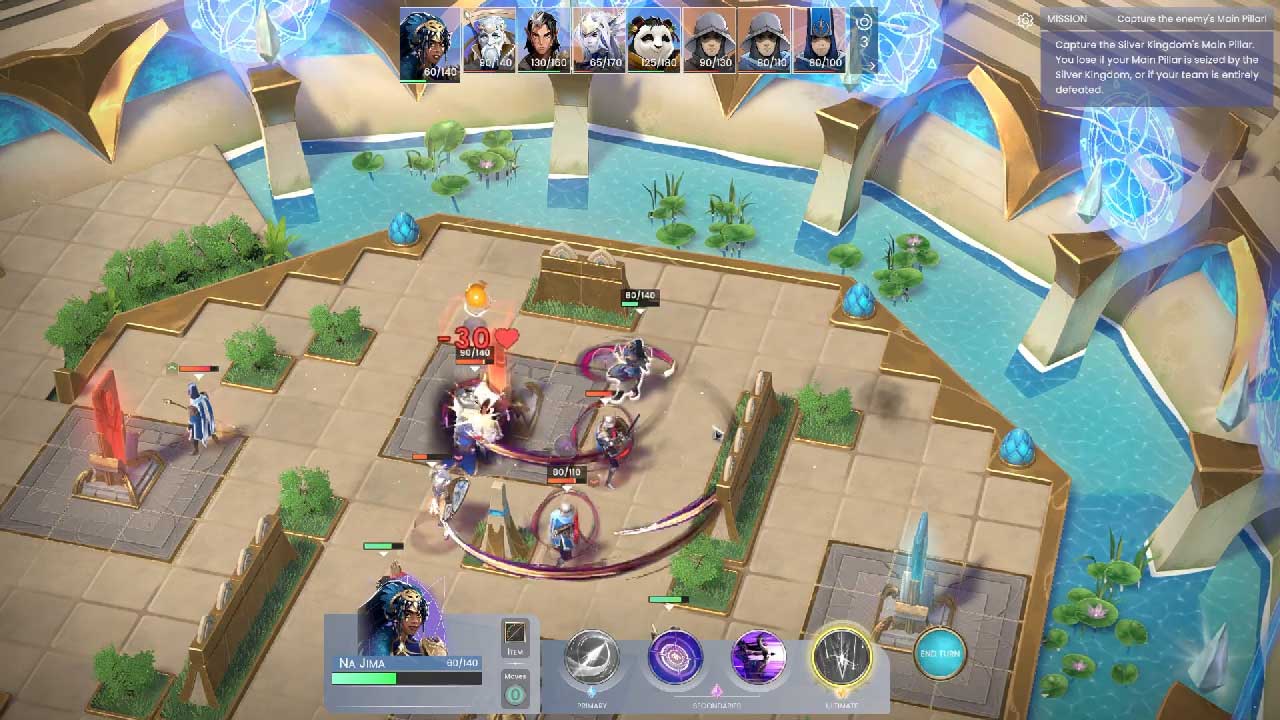Viewport: 1280px width, 720px height.
Task: Expand the turn order with the arrow
Action: tap(871, 66)
